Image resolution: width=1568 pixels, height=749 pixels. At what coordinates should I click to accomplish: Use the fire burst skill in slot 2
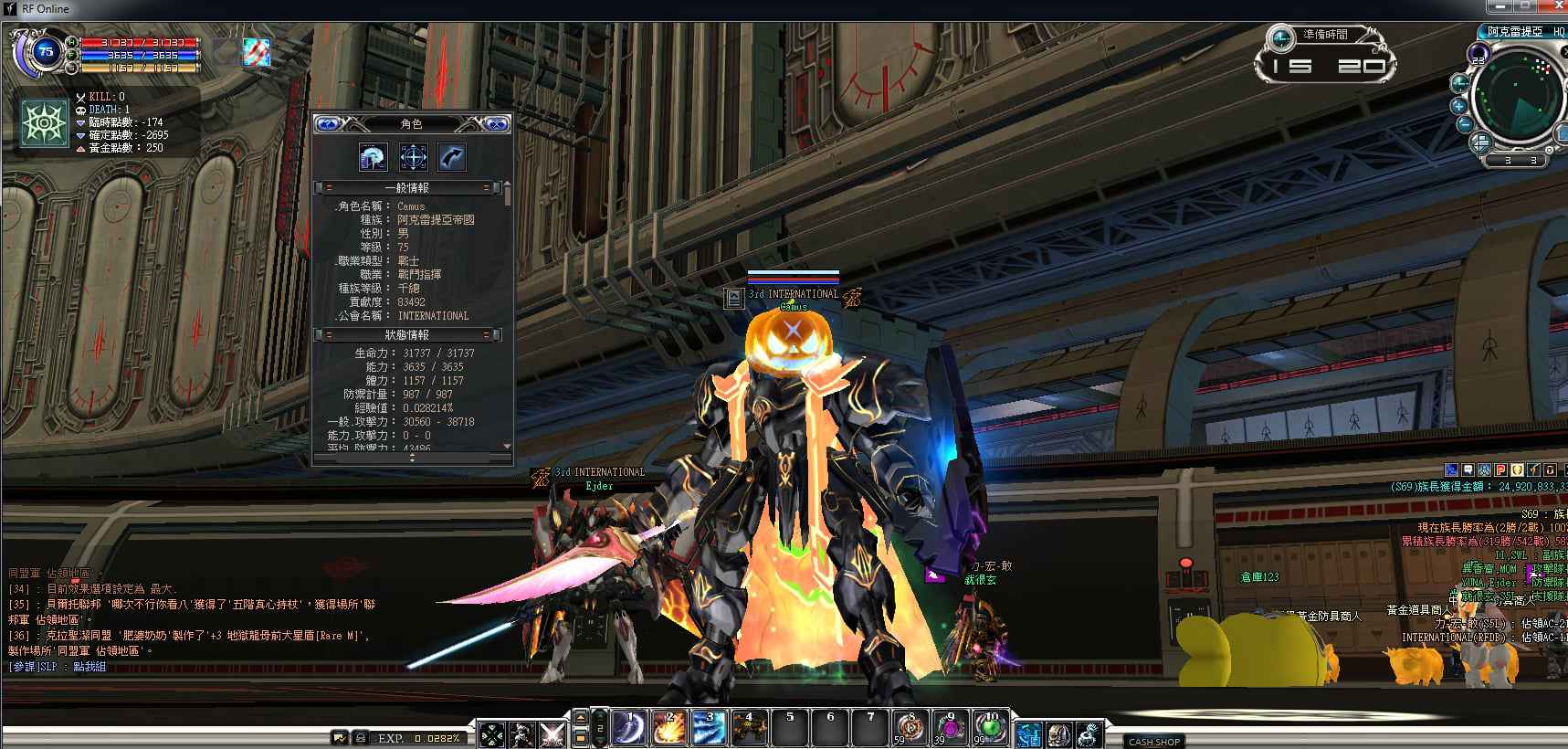tap(668, 728)
